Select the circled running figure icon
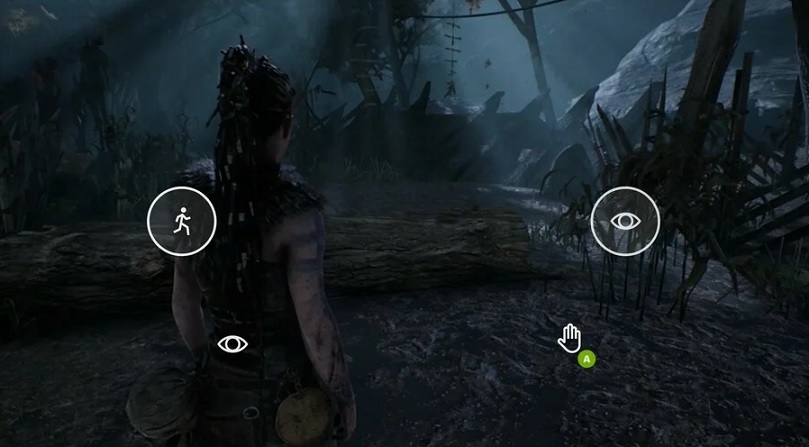 click(x=181, y=221)
